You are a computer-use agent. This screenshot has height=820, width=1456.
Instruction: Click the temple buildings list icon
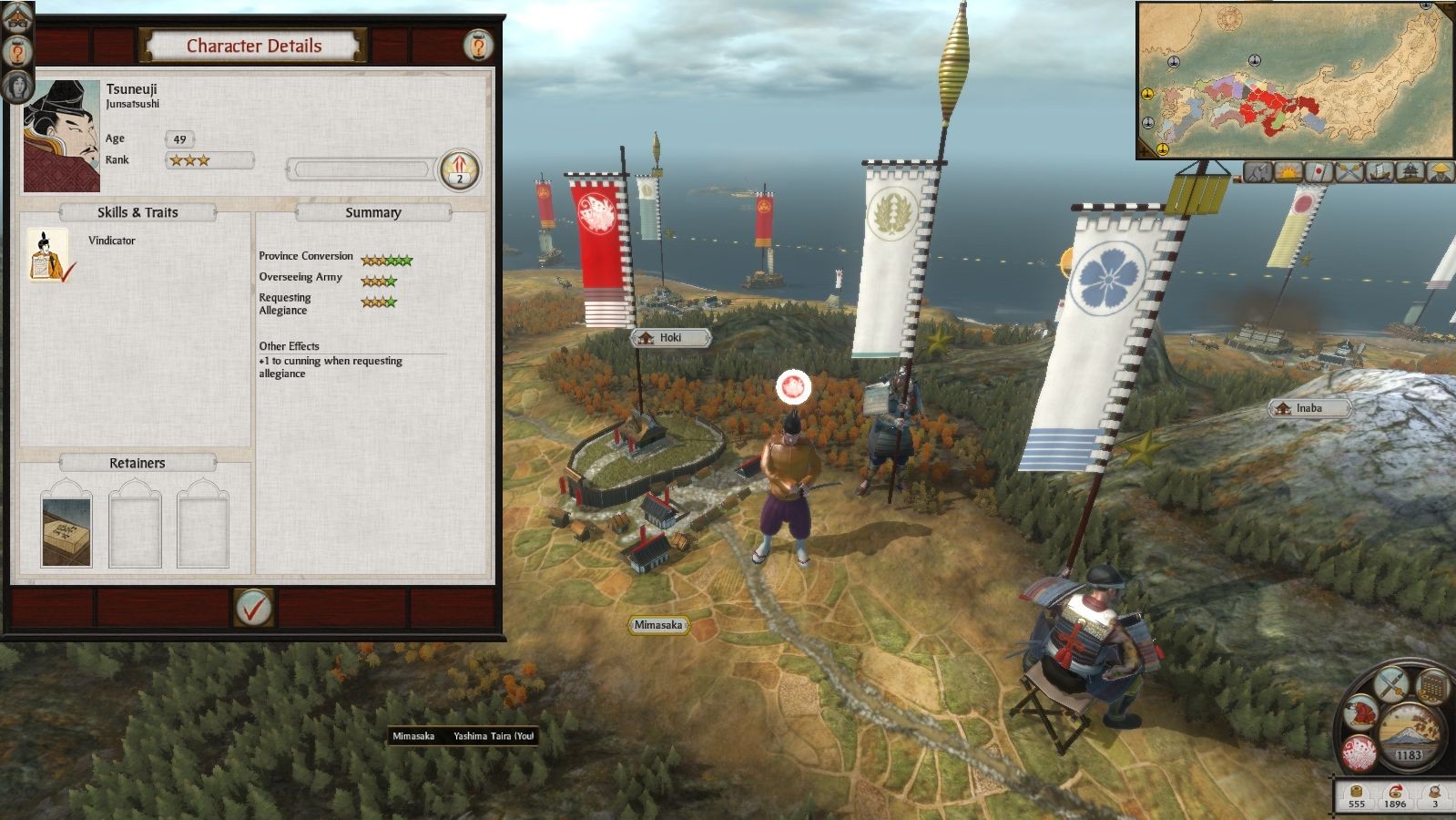tap(1410, 170)
